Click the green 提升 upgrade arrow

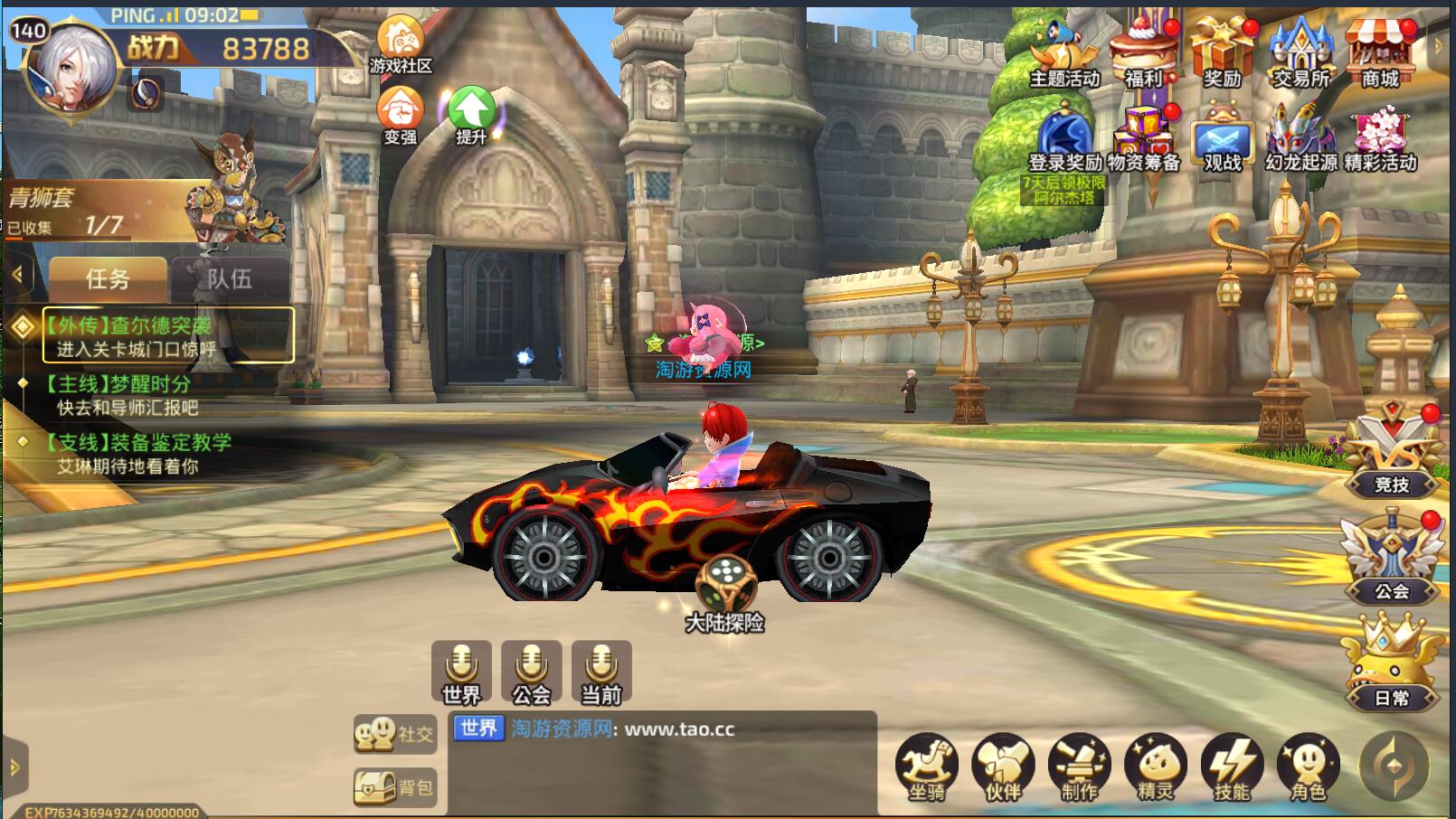pos(471,113)
